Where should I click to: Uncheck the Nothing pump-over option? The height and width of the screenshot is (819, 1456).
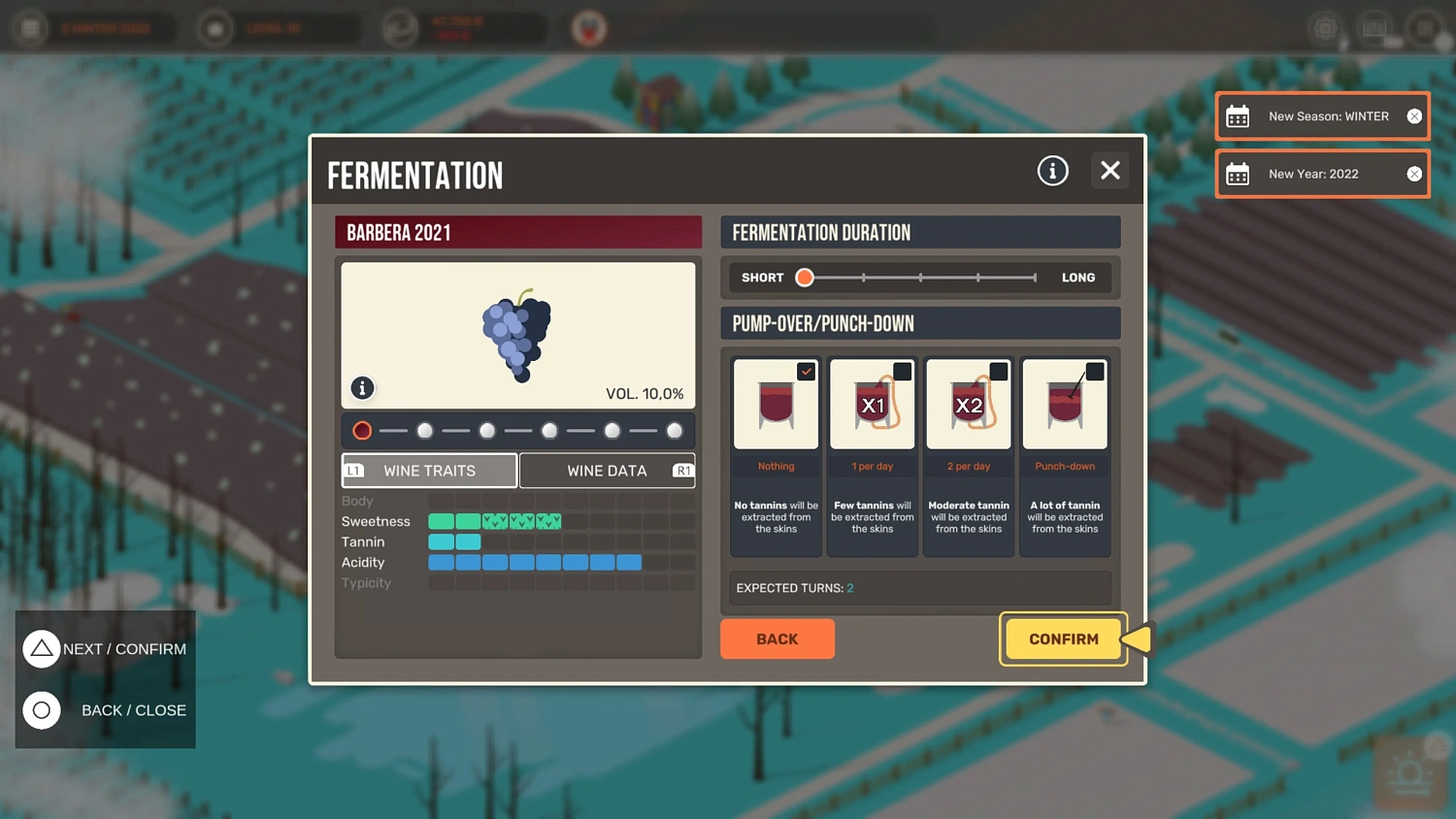806,371
